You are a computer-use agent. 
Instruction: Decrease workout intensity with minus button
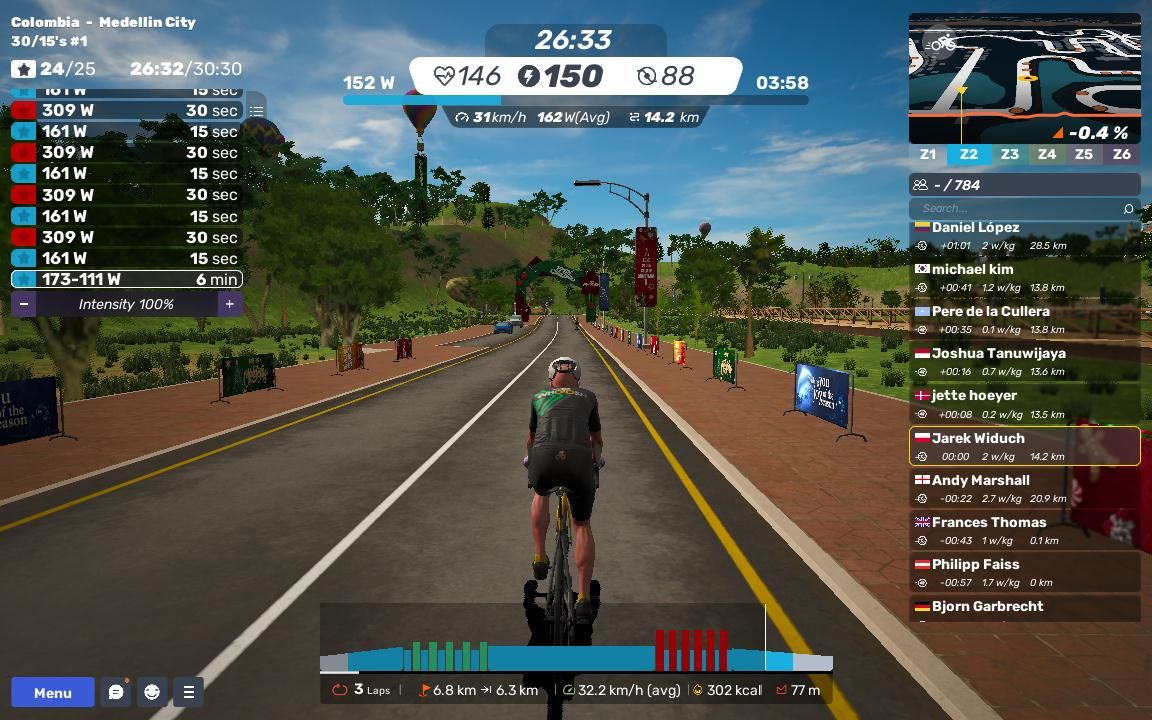pyautogui.click(x=24, y=304)
